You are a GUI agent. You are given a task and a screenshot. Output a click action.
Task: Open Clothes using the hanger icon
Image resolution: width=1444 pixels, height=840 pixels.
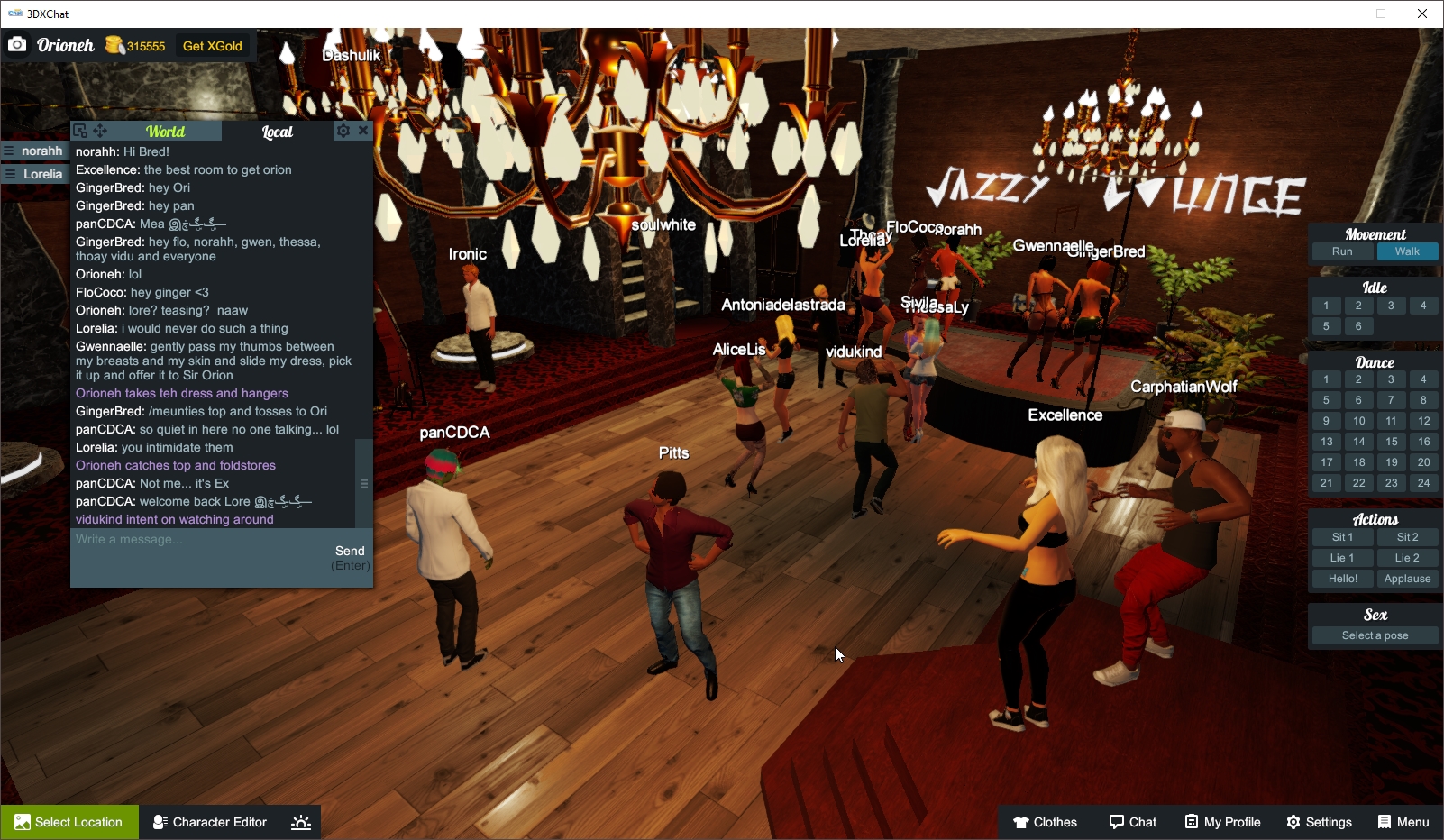[1019, 821]
